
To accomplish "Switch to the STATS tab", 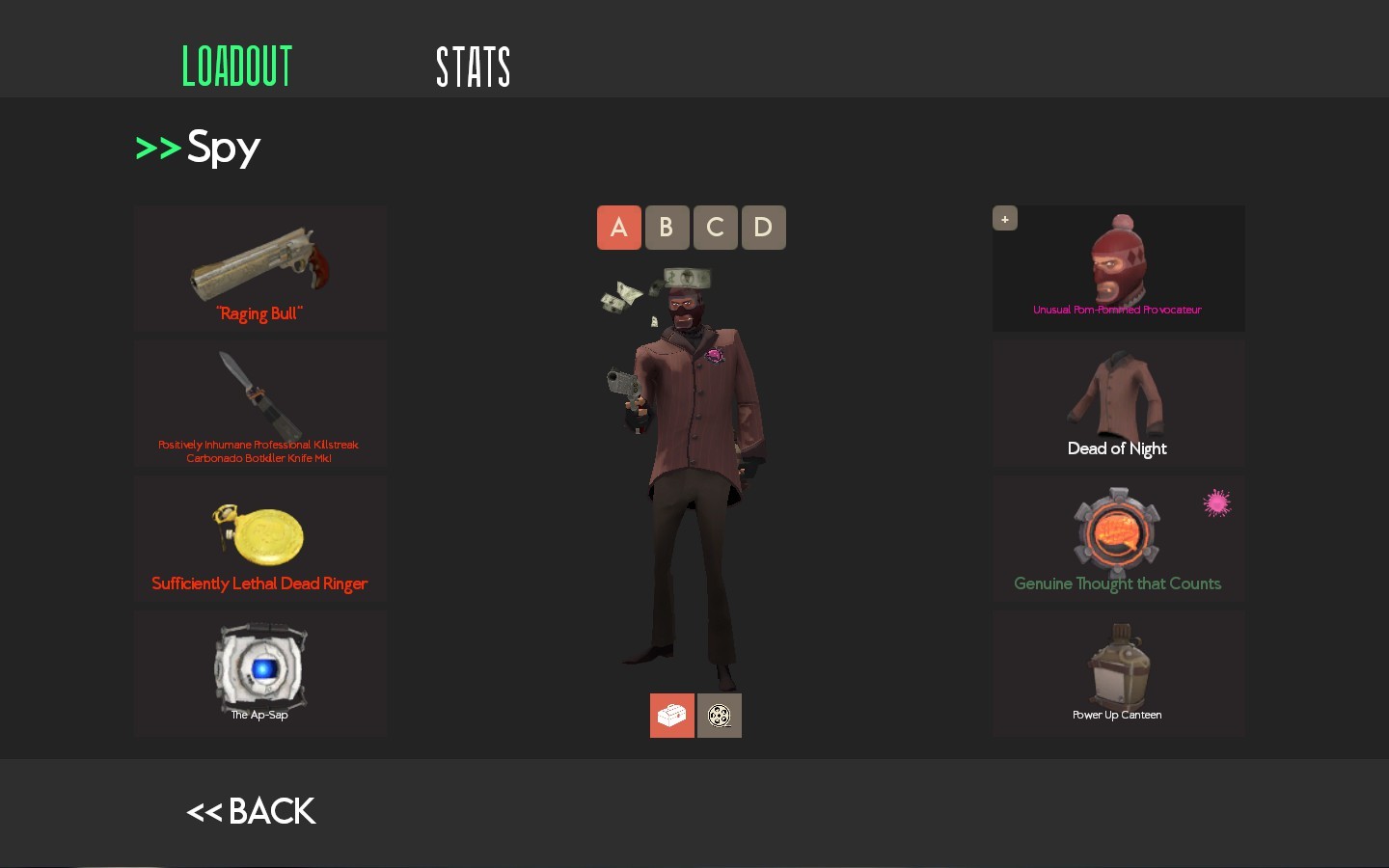I will (x=474, y=67).
